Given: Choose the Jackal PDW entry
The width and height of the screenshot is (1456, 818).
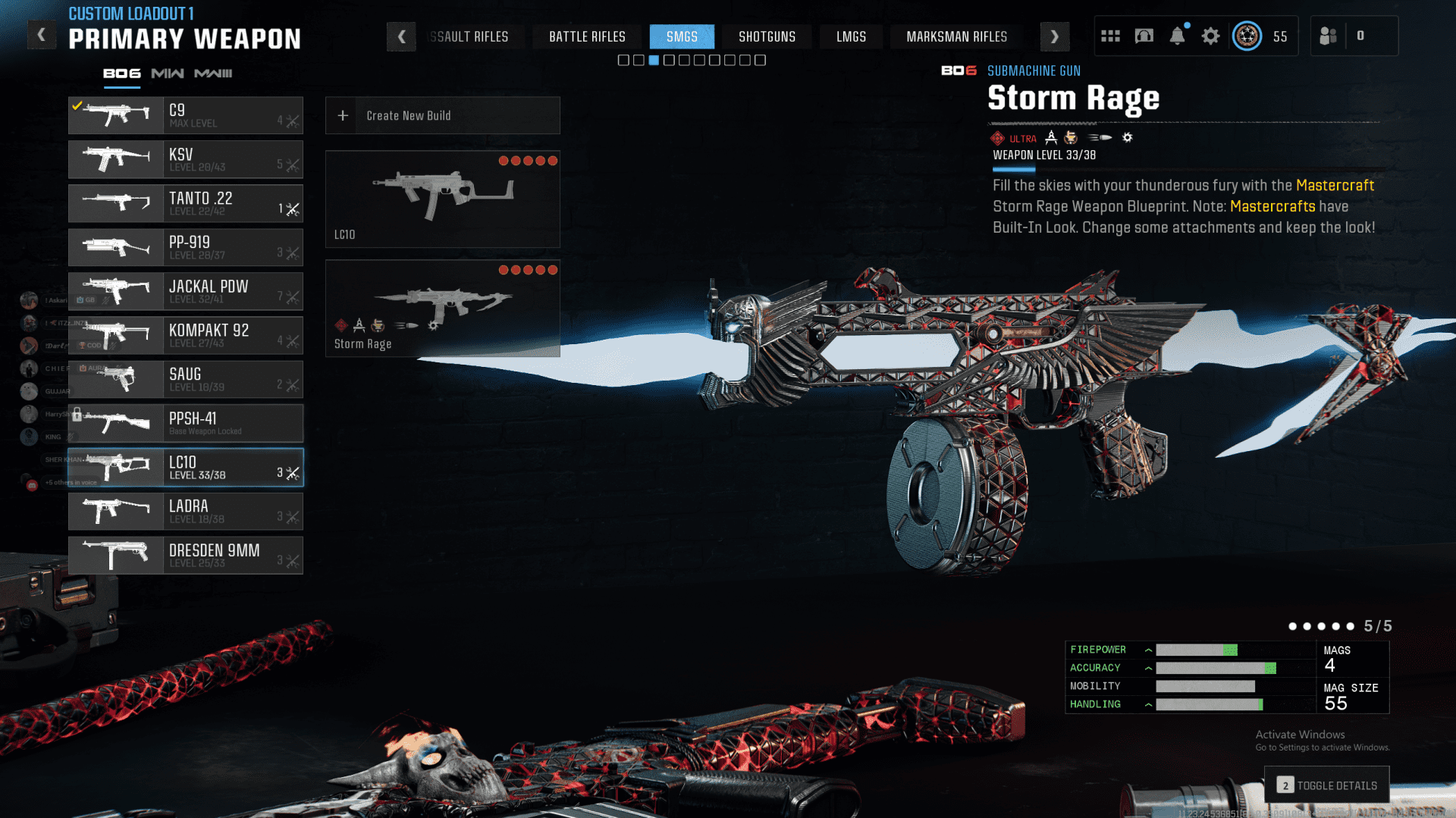Looking at the screenshot, I should 186,291.
